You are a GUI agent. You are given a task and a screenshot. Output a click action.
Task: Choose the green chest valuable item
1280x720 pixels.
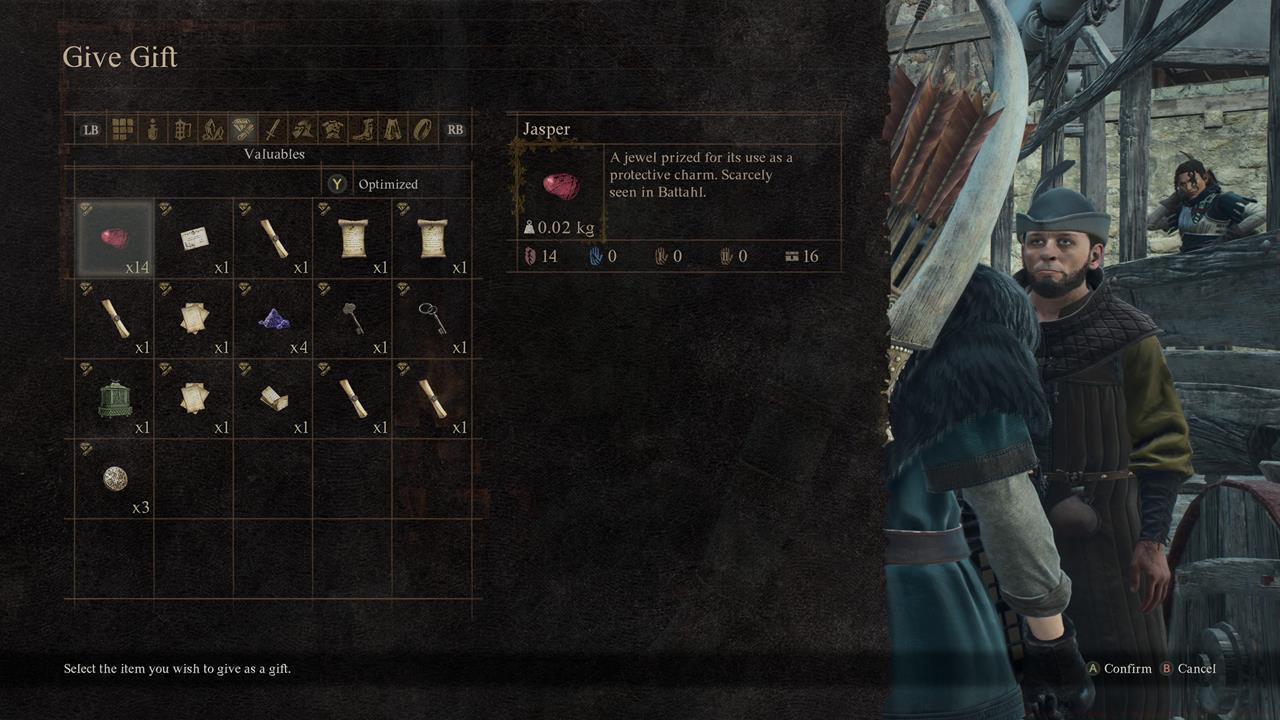113,397
